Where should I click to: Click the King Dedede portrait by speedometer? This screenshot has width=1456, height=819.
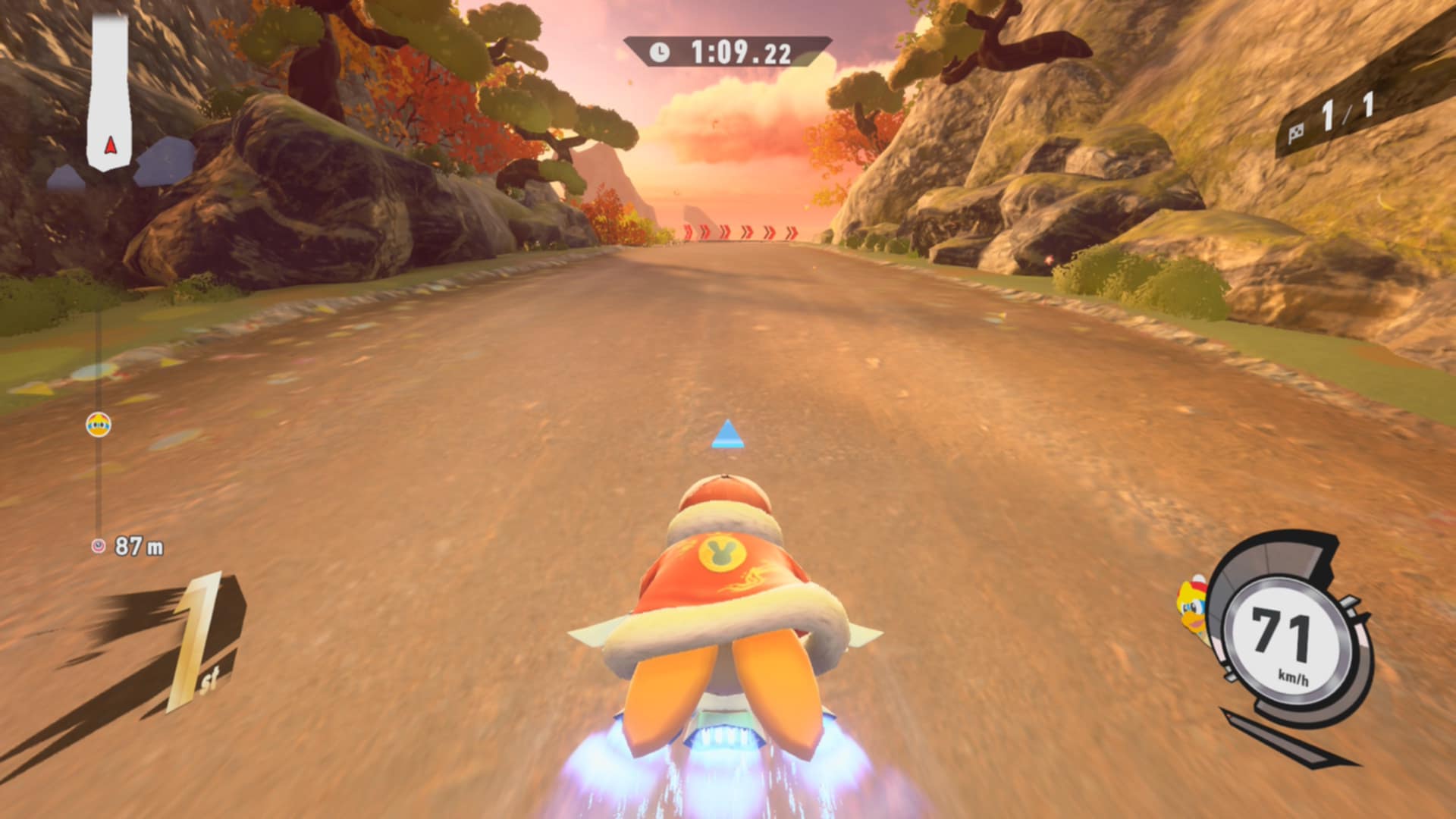(1192, 611)
